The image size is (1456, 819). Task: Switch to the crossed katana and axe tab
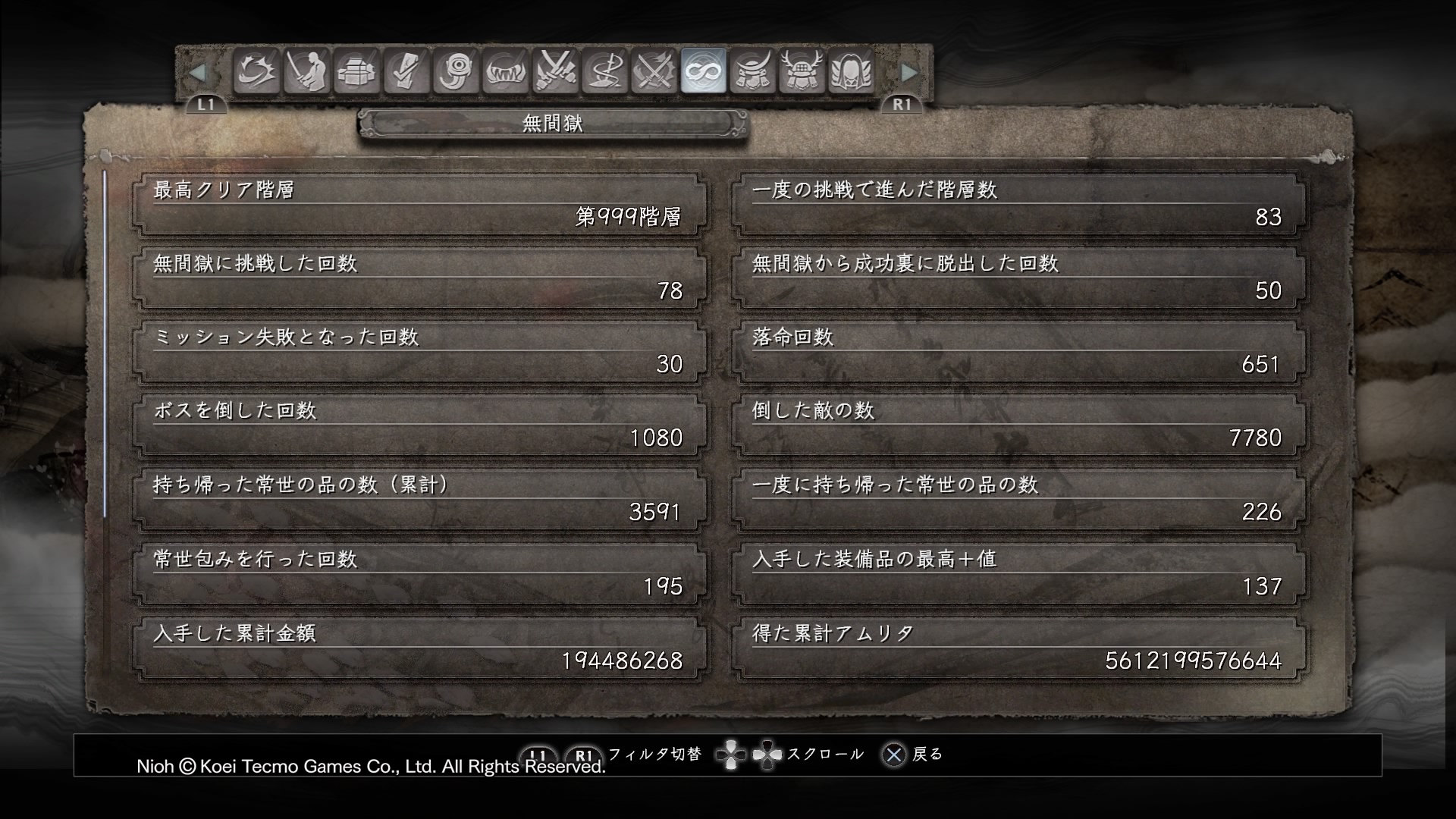point(654,72)
